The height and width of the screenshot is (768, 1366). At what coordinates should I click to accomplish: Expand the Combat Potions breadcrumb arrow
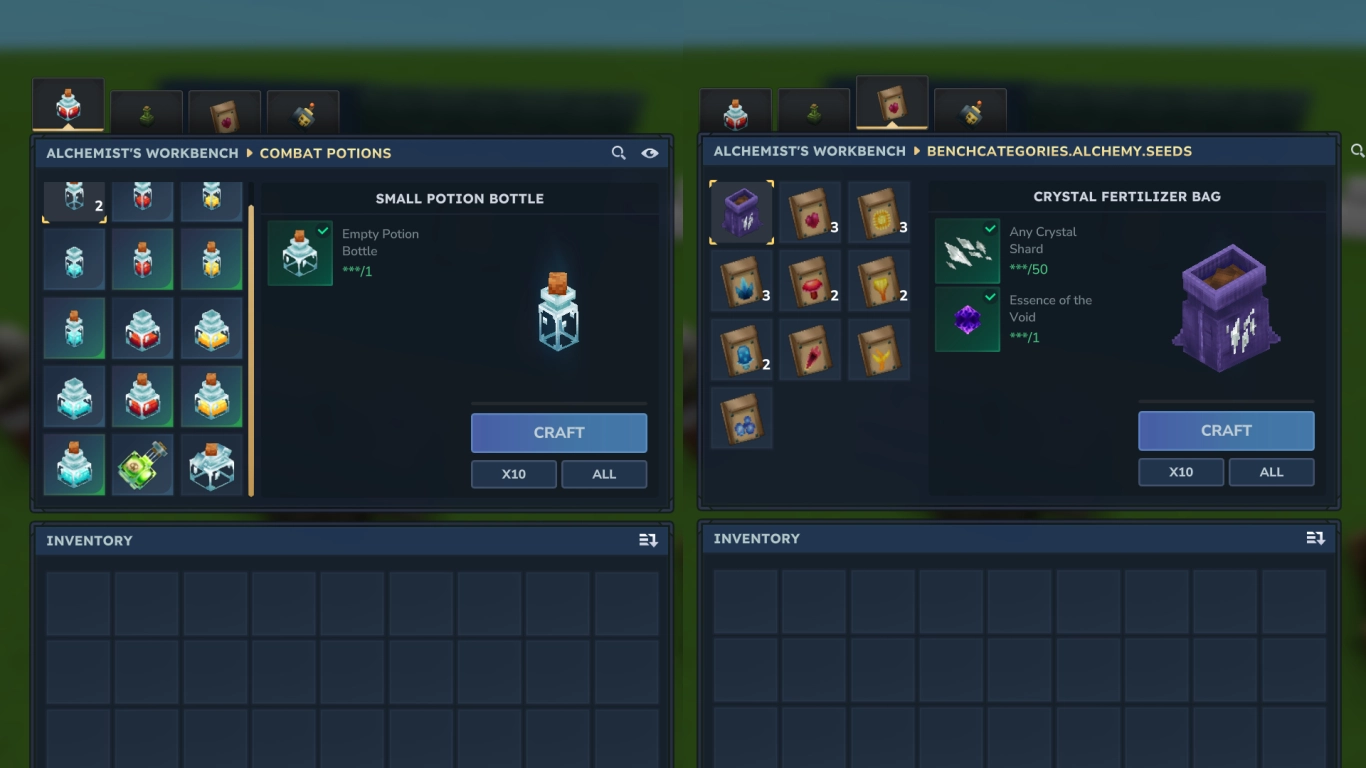tap(247, 153)
